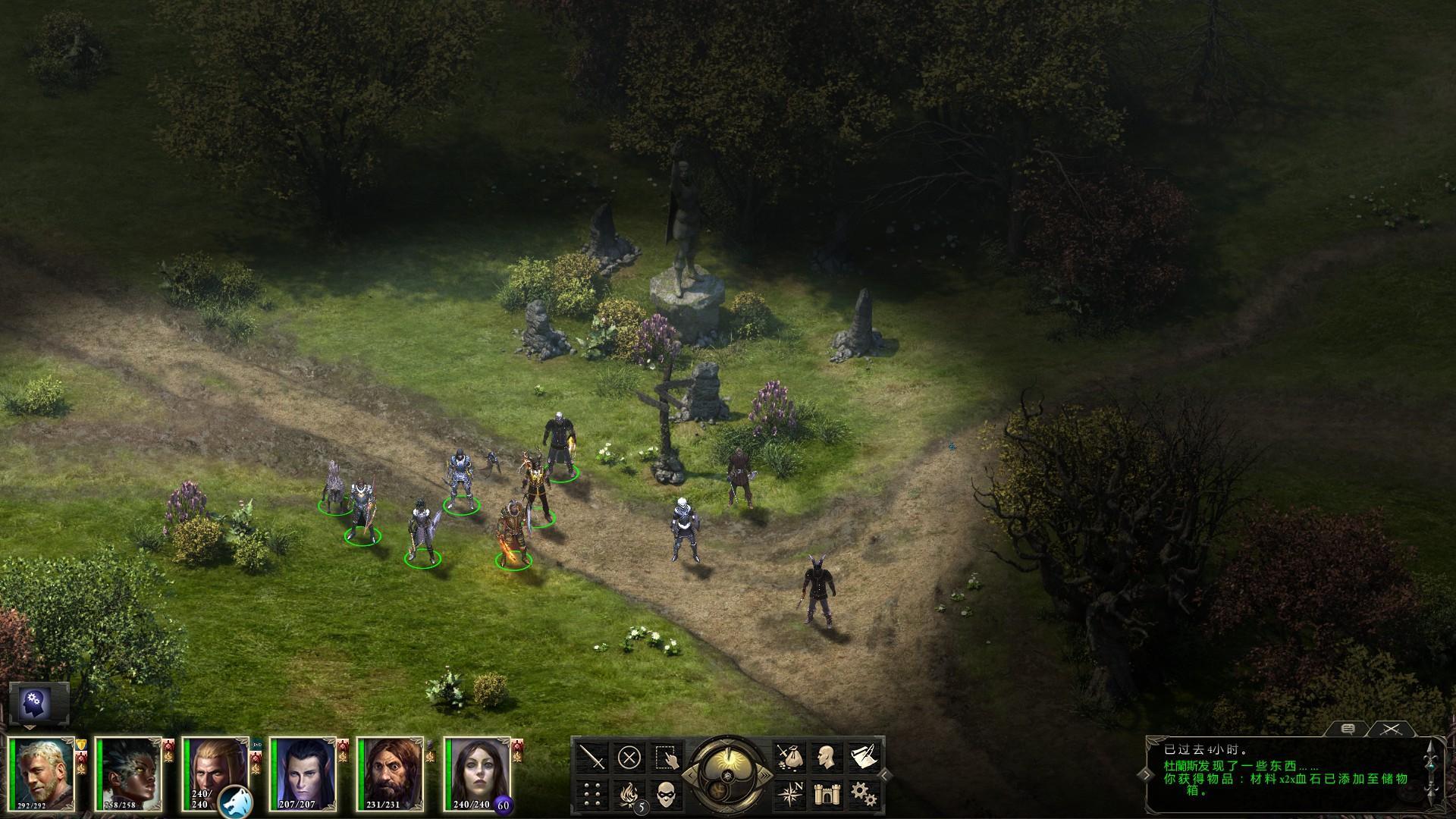Select the dark-haired elf portrait
The height and width of the screenshot is (819, 1456).
[303, 773]
